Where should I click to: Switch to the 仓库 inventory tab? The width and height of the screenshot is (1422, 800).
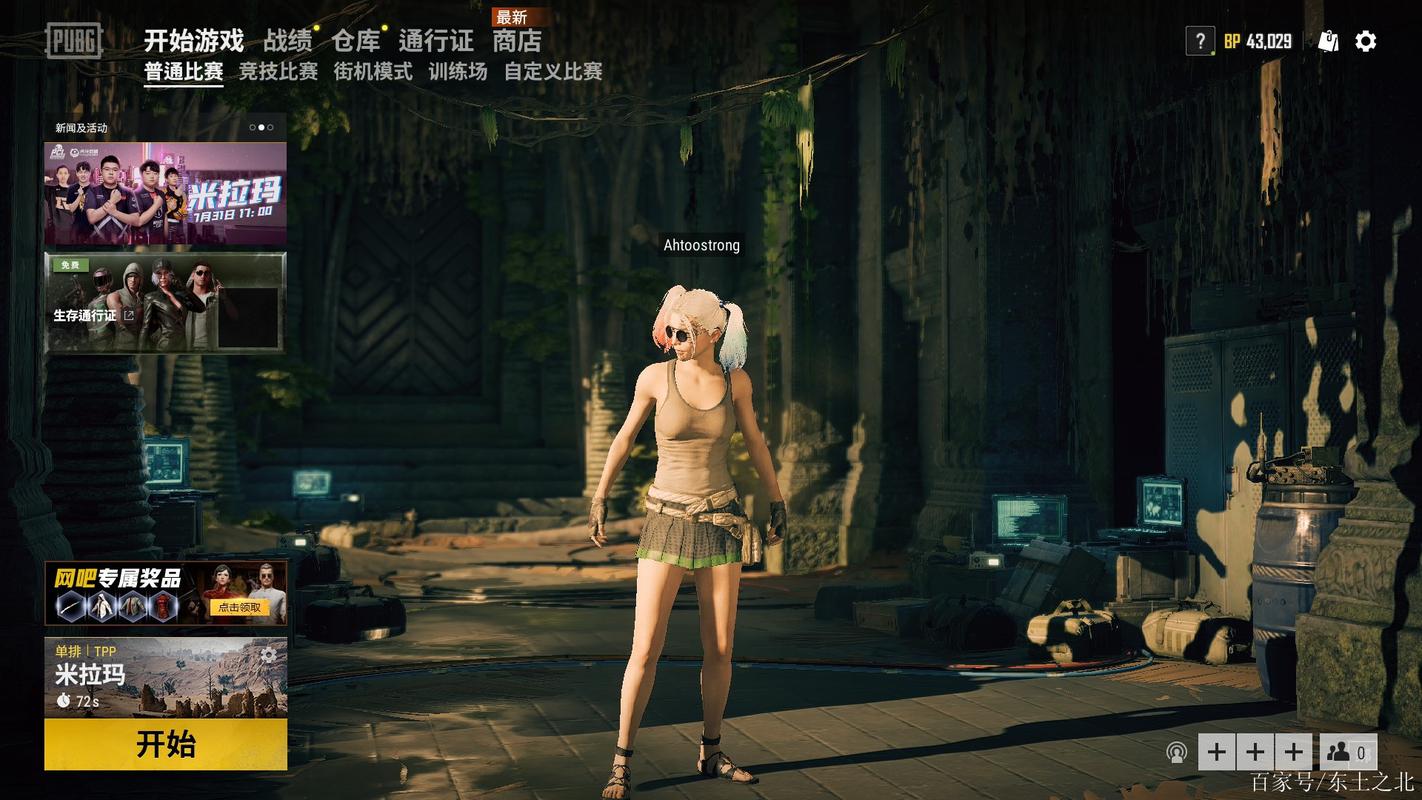[x=356, y=41]
